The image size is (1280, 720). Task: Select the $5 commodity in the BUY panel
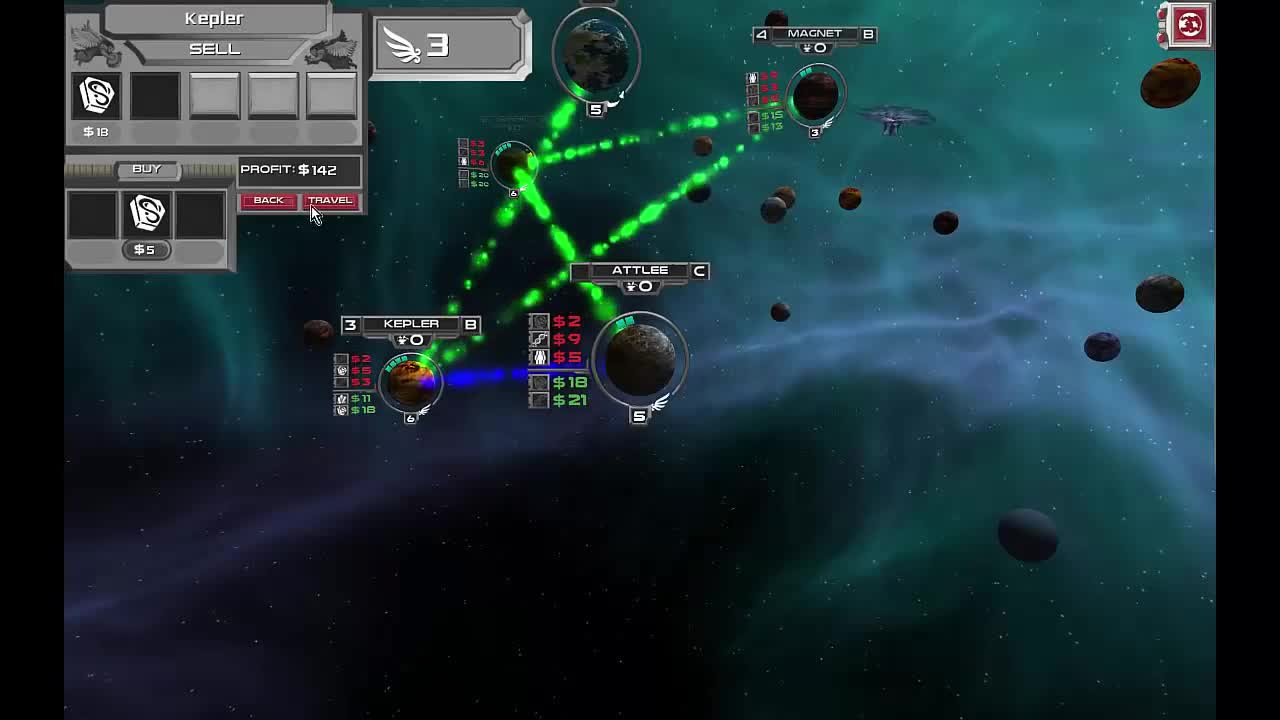coord(148,213)
